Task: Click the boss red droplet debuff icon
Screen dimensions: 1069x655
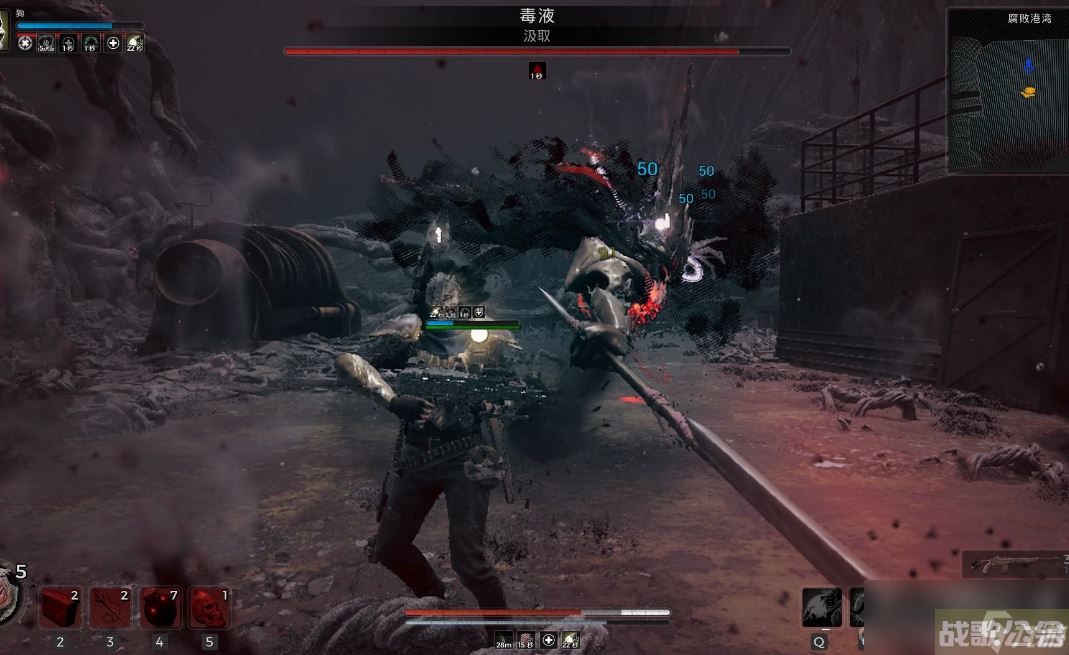Action: click(537, 70)
